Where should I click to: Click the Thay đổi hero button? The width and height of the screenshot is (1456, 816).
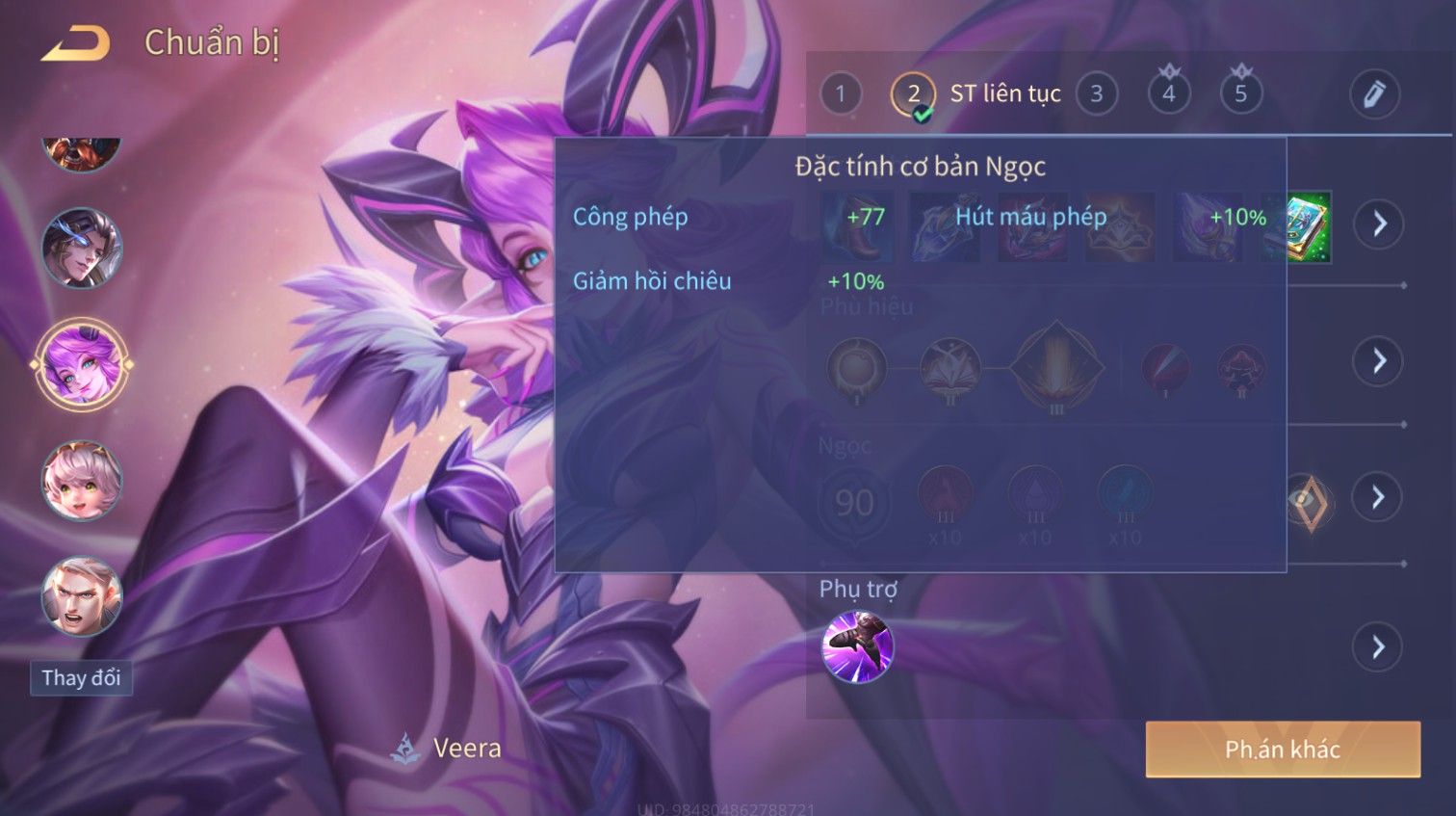pos(81,678)
